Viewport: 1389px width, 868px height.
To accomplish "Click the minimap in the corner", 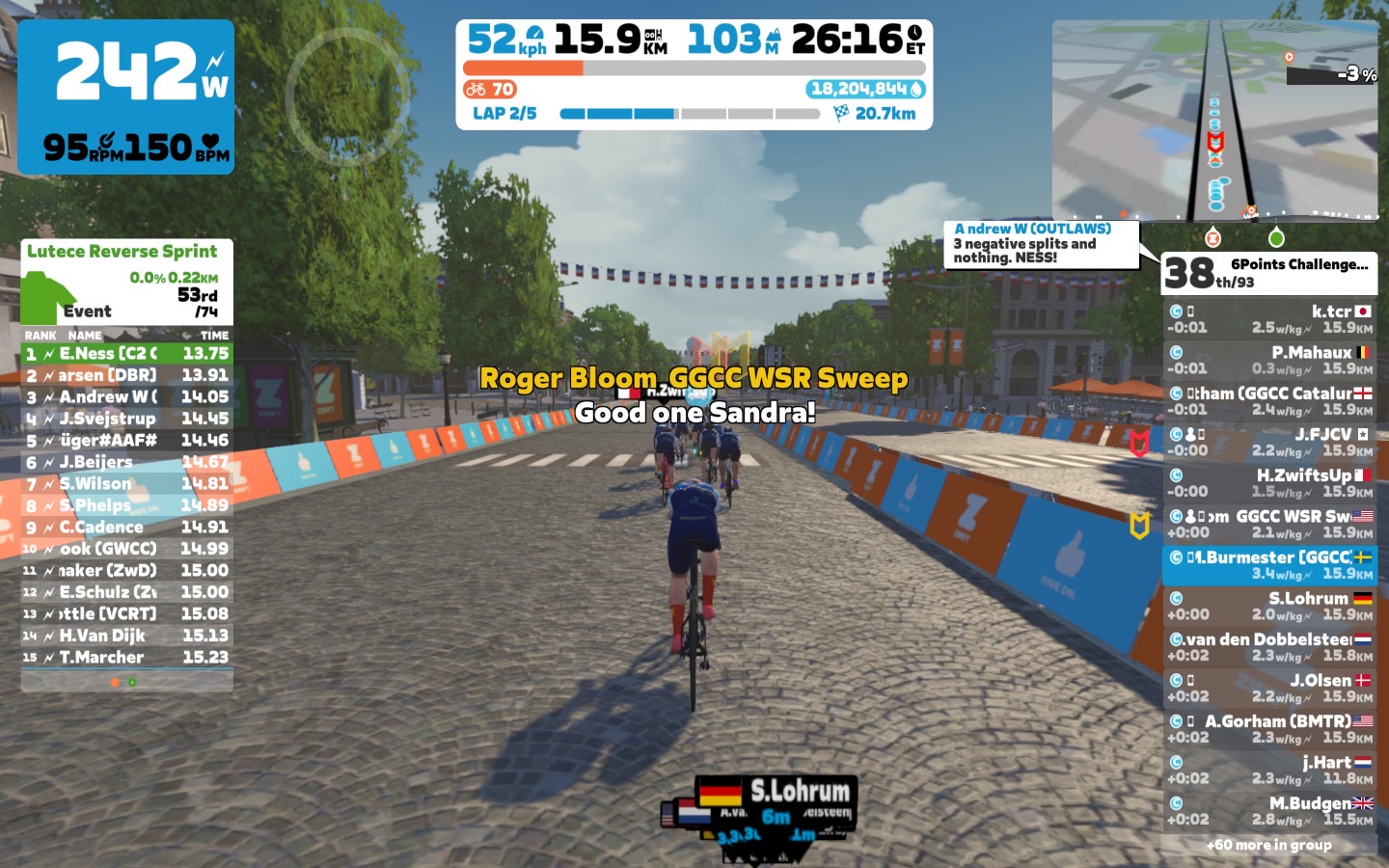I will click(1214, 121).
